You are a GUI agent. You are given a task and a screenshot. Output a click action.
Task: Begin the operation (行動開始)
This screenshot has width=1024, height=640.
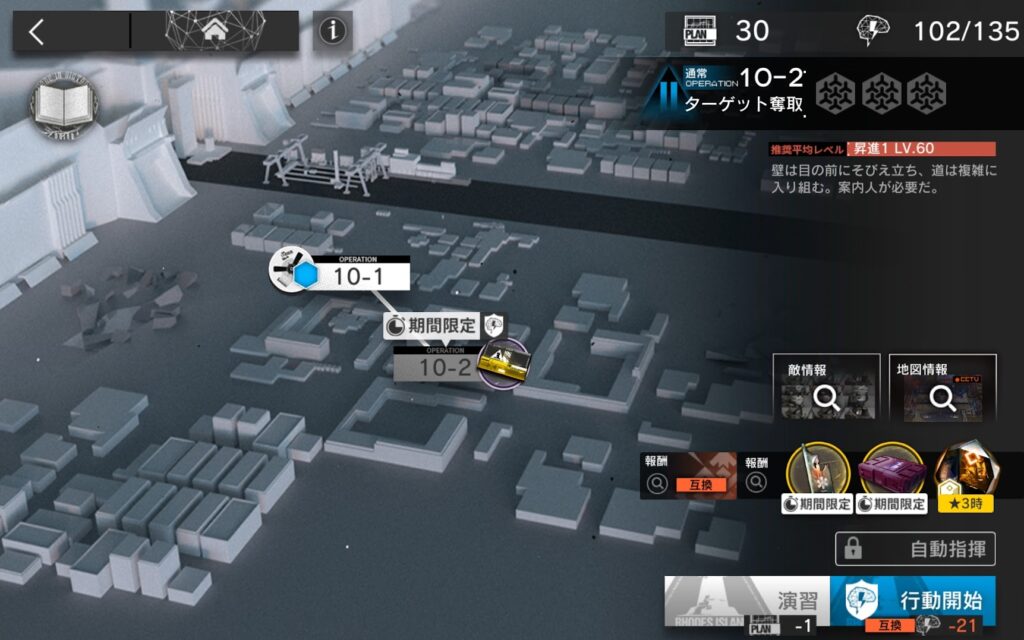[x=912, y=602]
